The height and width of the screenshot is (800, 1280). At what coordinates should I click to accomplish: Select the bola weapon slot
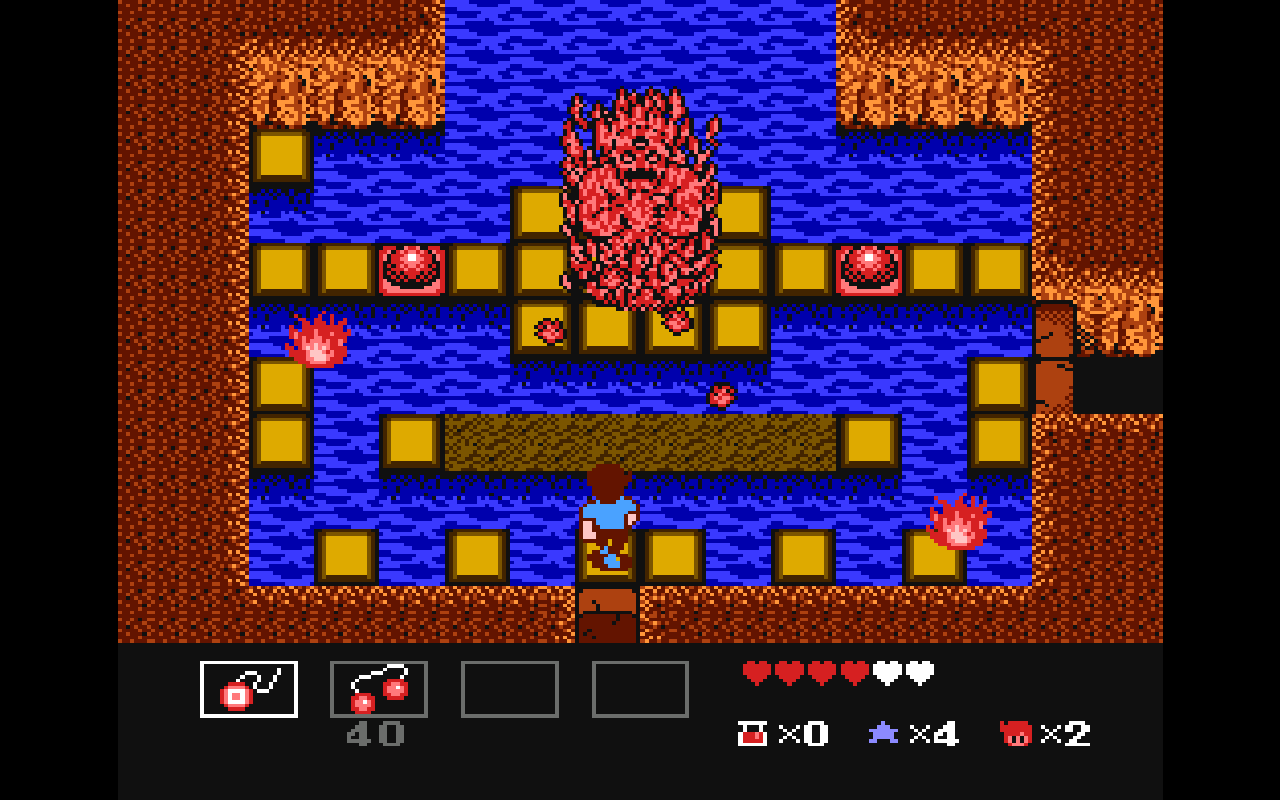(x=379, y=689)
